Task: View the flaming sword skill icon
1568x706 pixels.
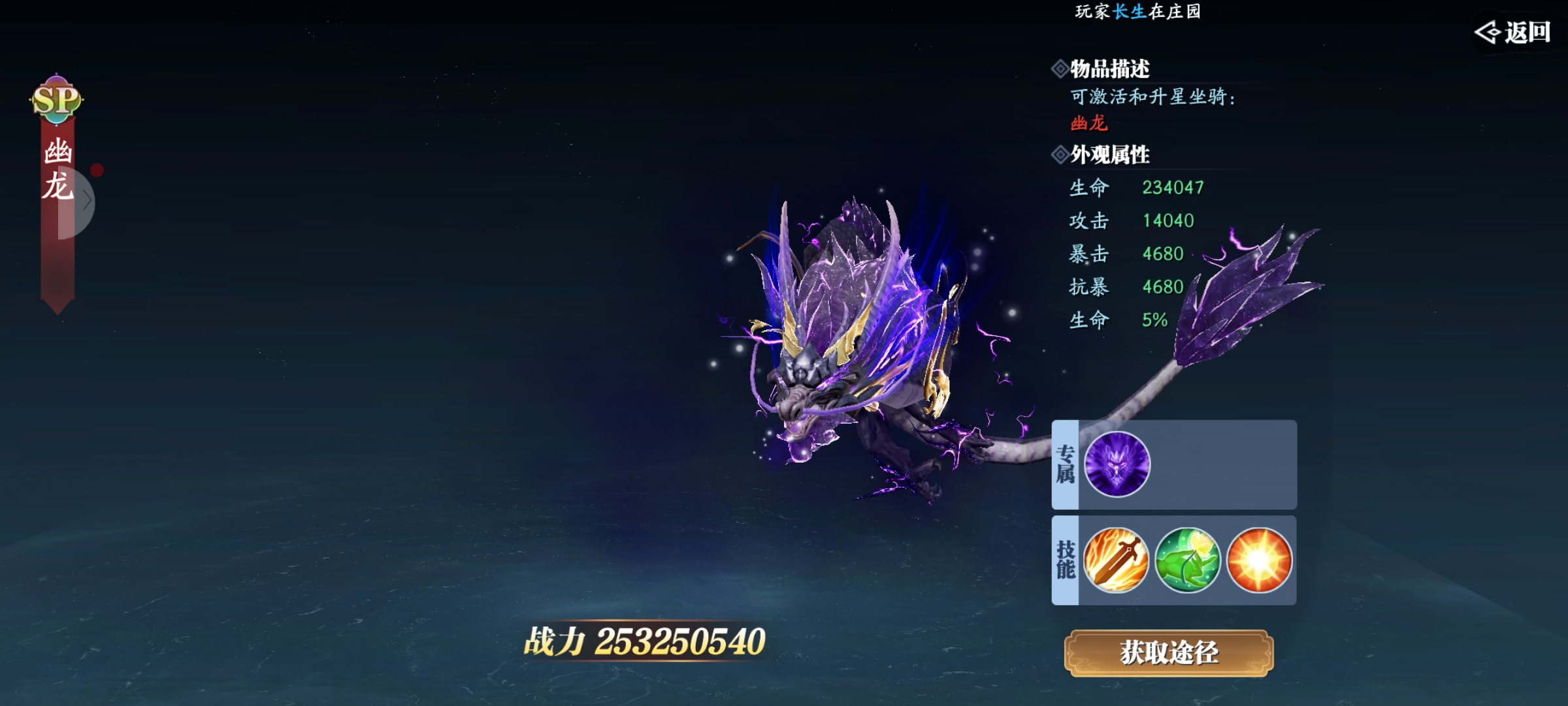Action: click(x=1116, y=560)
